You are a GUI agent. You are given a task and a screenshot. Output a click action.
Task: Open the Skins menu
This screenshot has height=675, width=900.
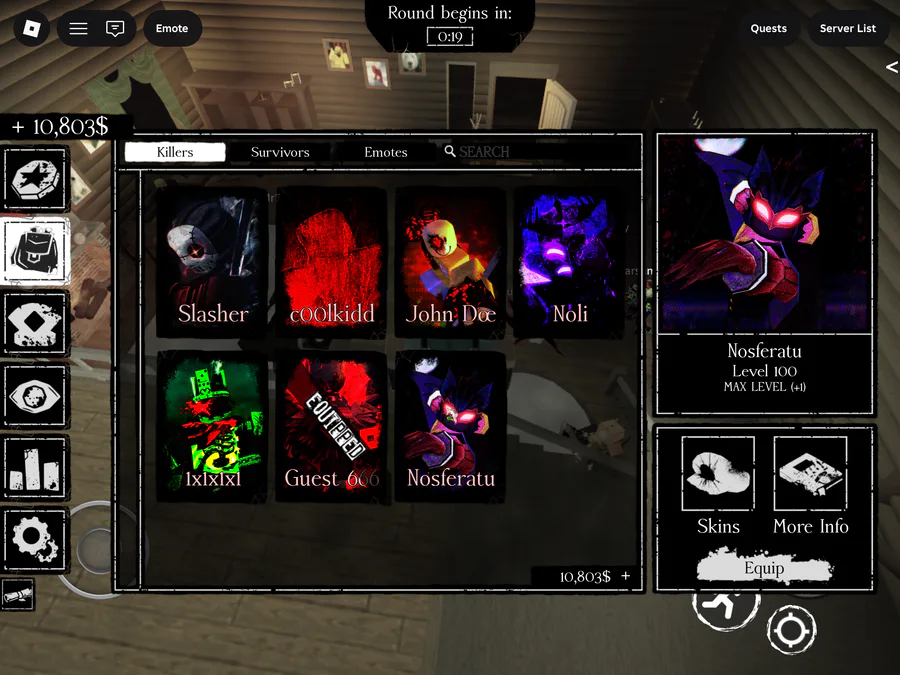pyautogui.click(x=718, y=487)
